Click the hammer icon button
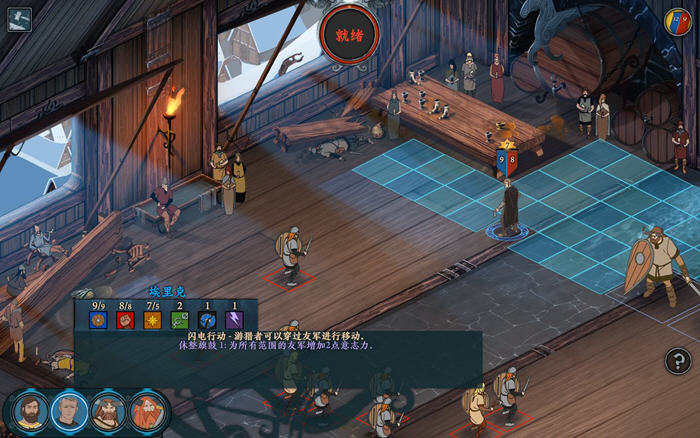Image resolution: width=700 pixels, height=438 pixels. [x=19, y=19]
